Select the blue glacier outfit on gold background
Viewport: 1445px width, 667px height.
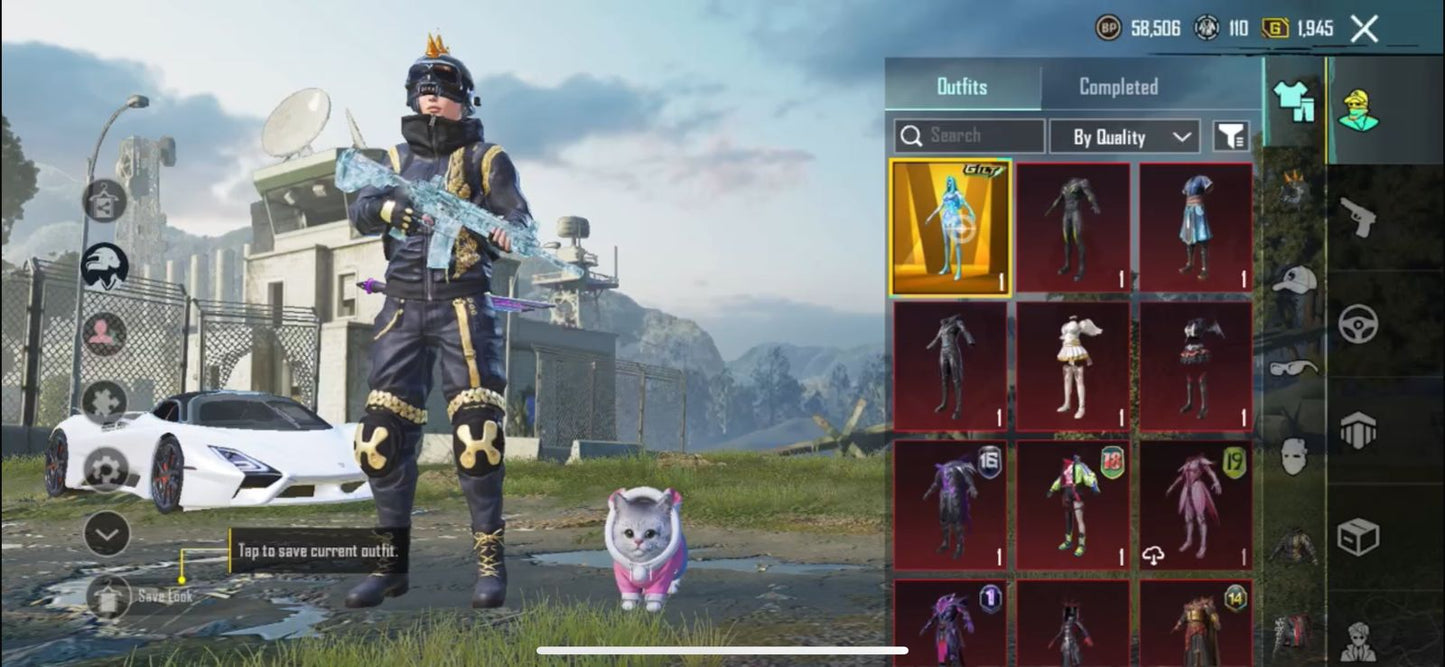tap(950, 229)
